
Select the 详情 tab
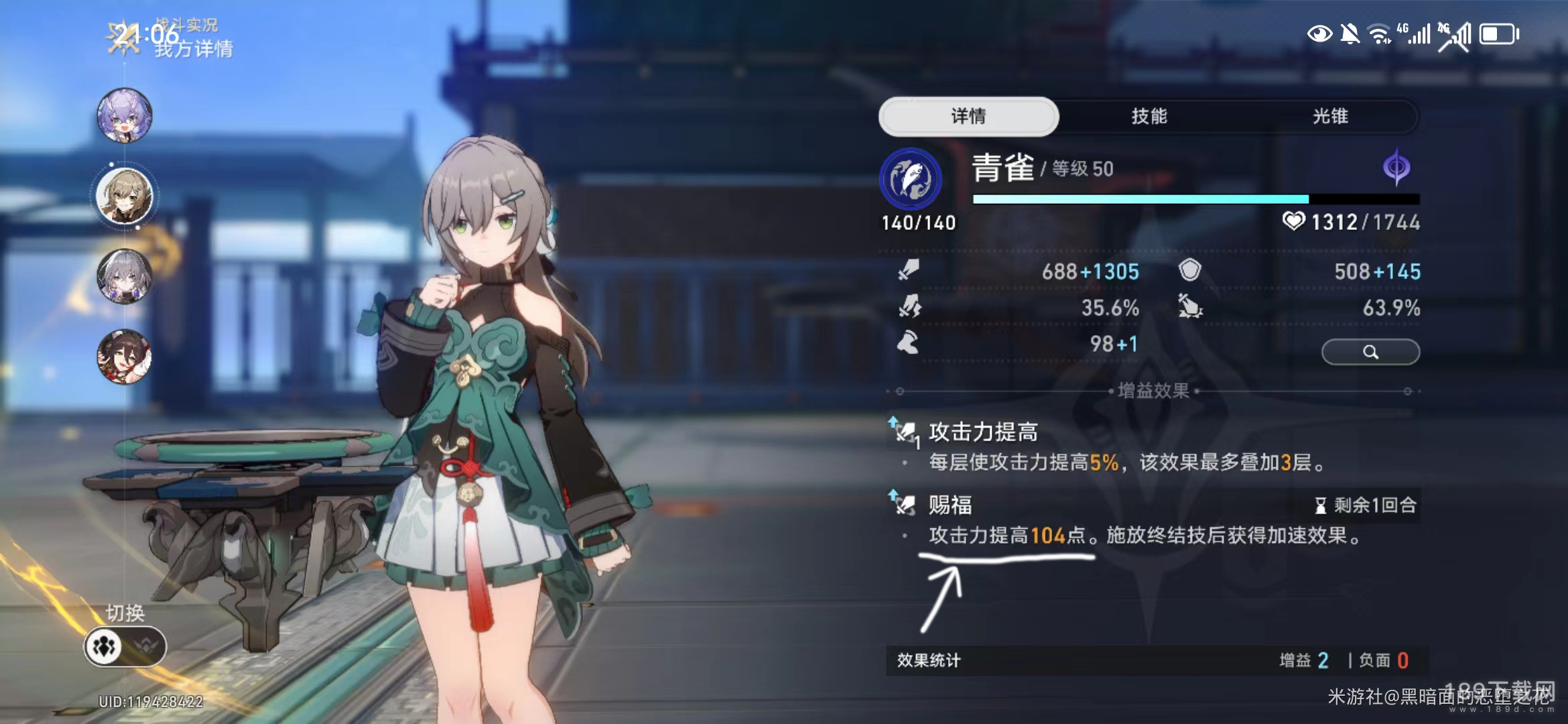pyautogui.click(x=968, y=116)
